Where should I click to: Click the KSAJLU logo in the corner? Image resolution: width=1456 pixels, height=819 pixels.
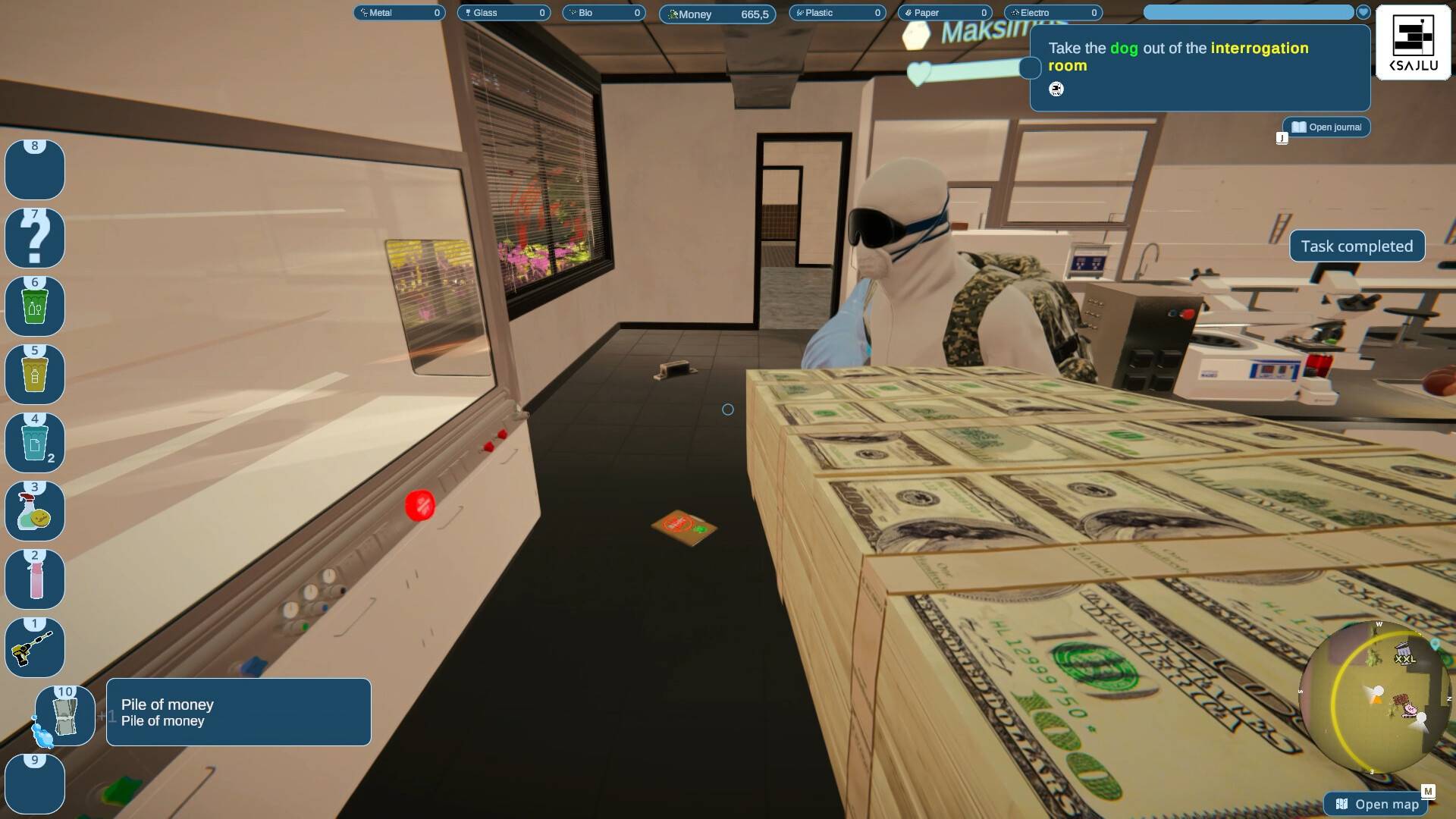click(1412, 42)
